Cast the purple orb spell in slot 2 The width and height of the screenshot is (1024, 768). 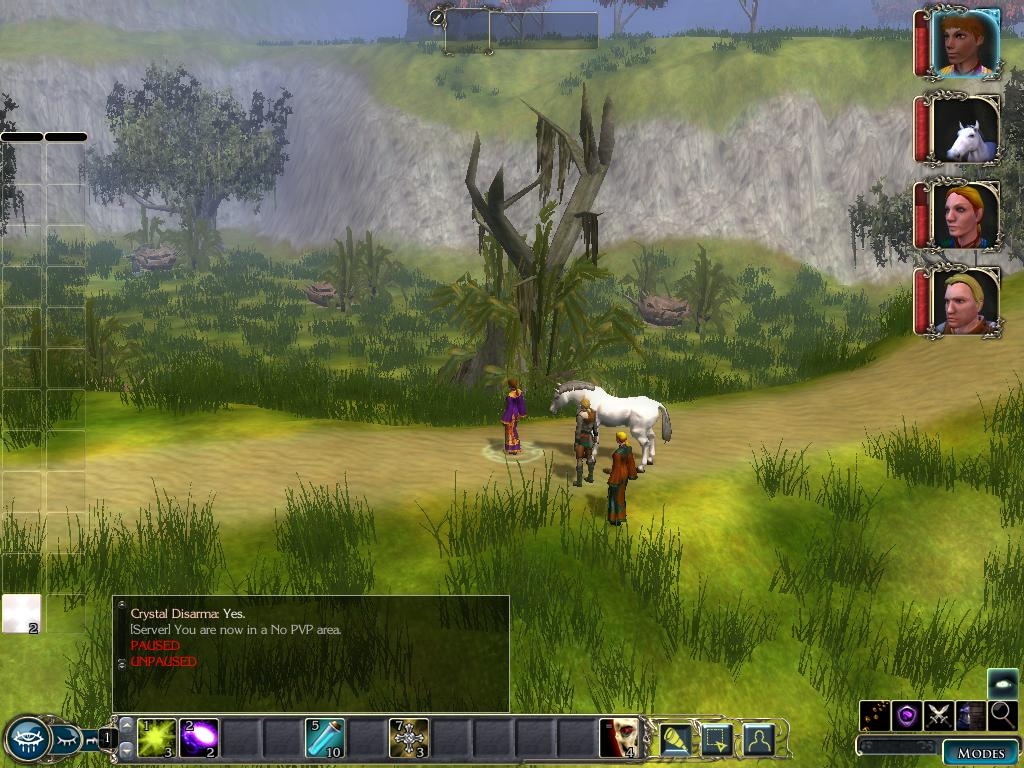click(199, 738)
